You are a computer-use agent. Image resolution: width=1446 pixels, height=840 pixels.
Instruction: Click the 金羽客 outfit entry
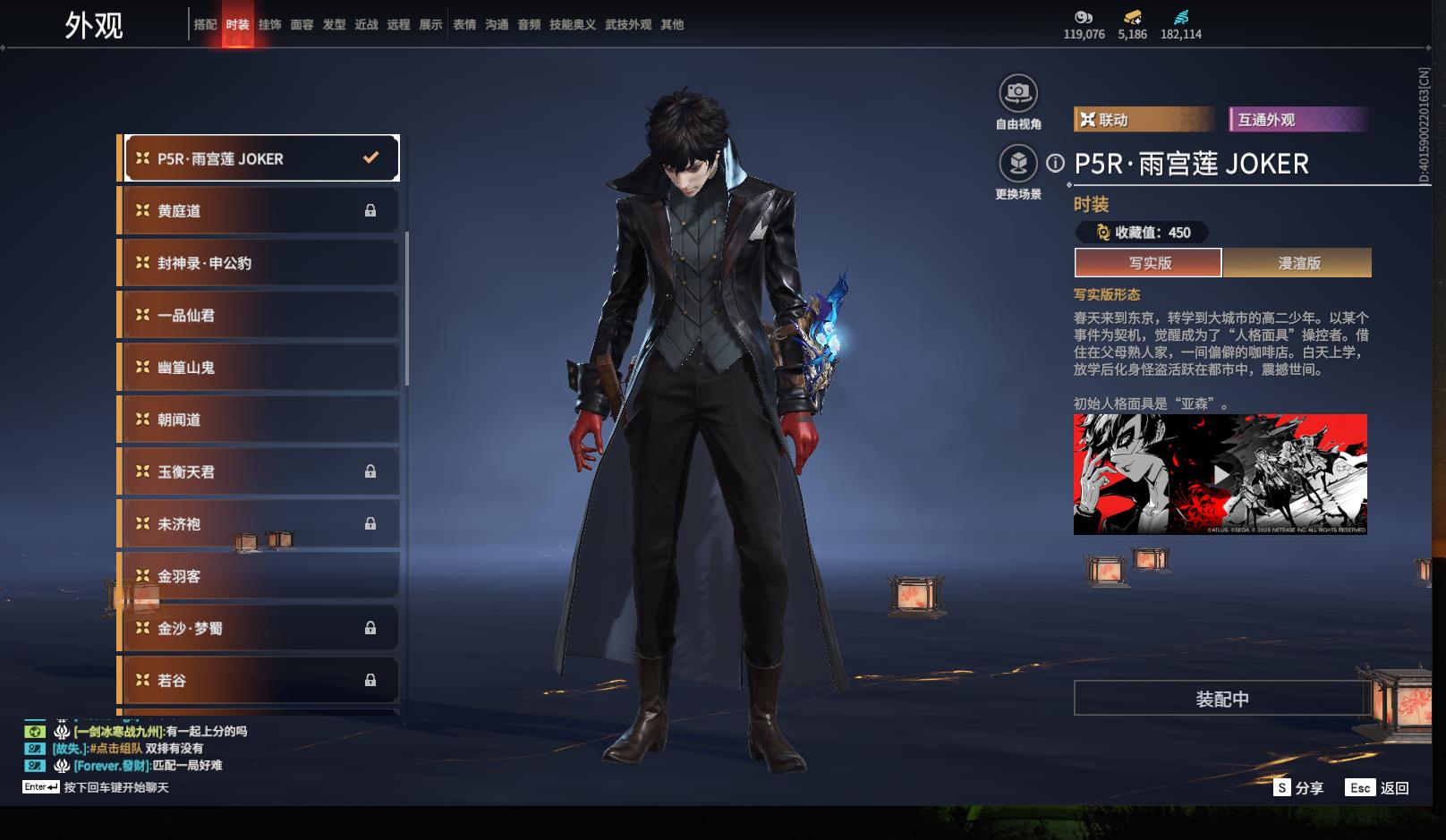point(259,576)
